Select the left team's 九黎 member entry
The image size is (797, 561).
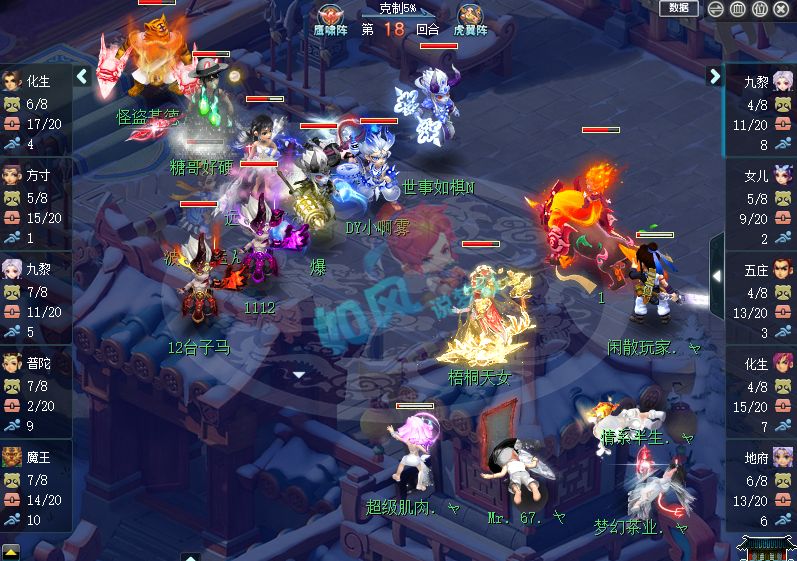(x=34, y=299)
